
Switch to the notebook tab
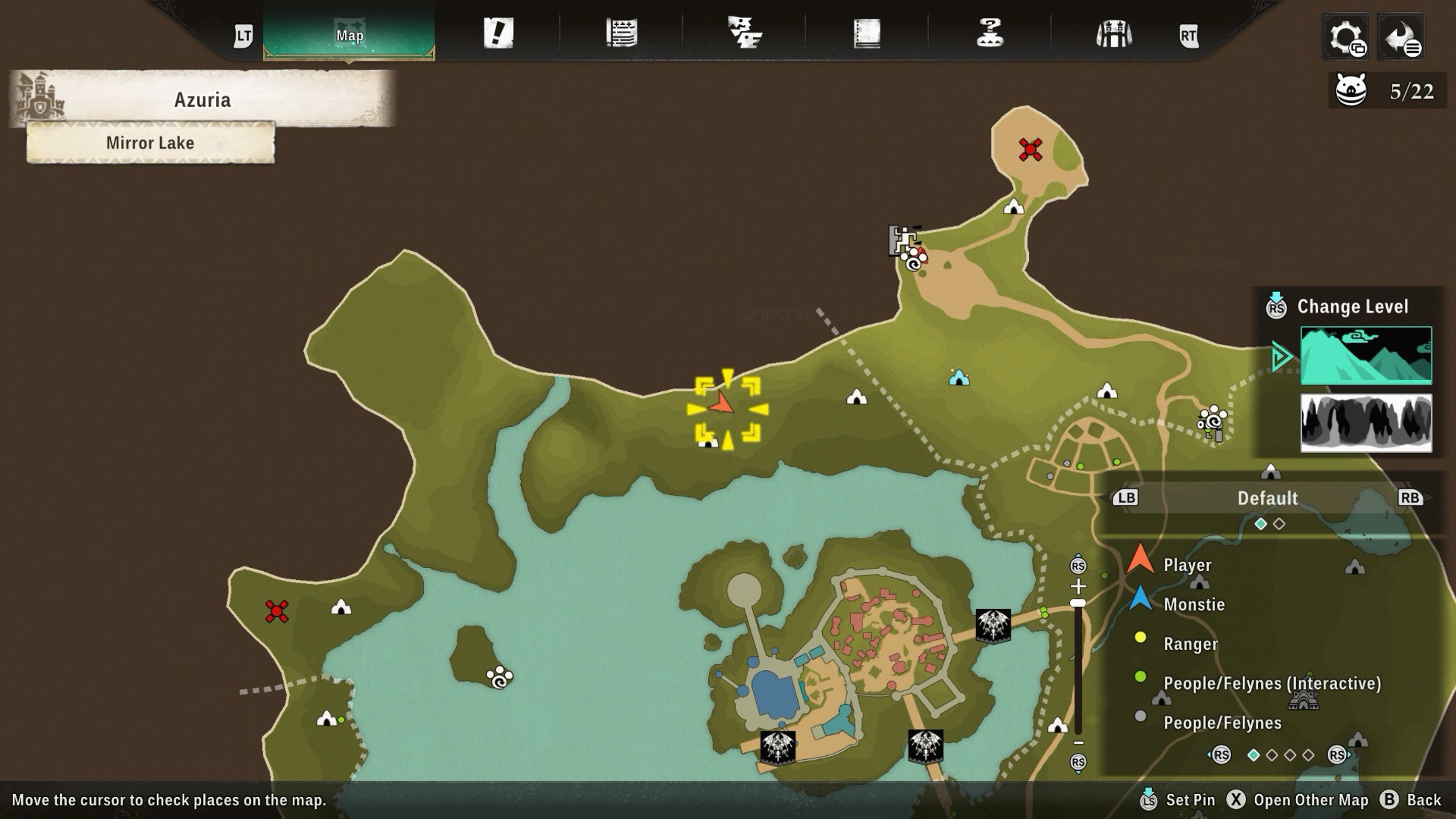click(867, 33)
